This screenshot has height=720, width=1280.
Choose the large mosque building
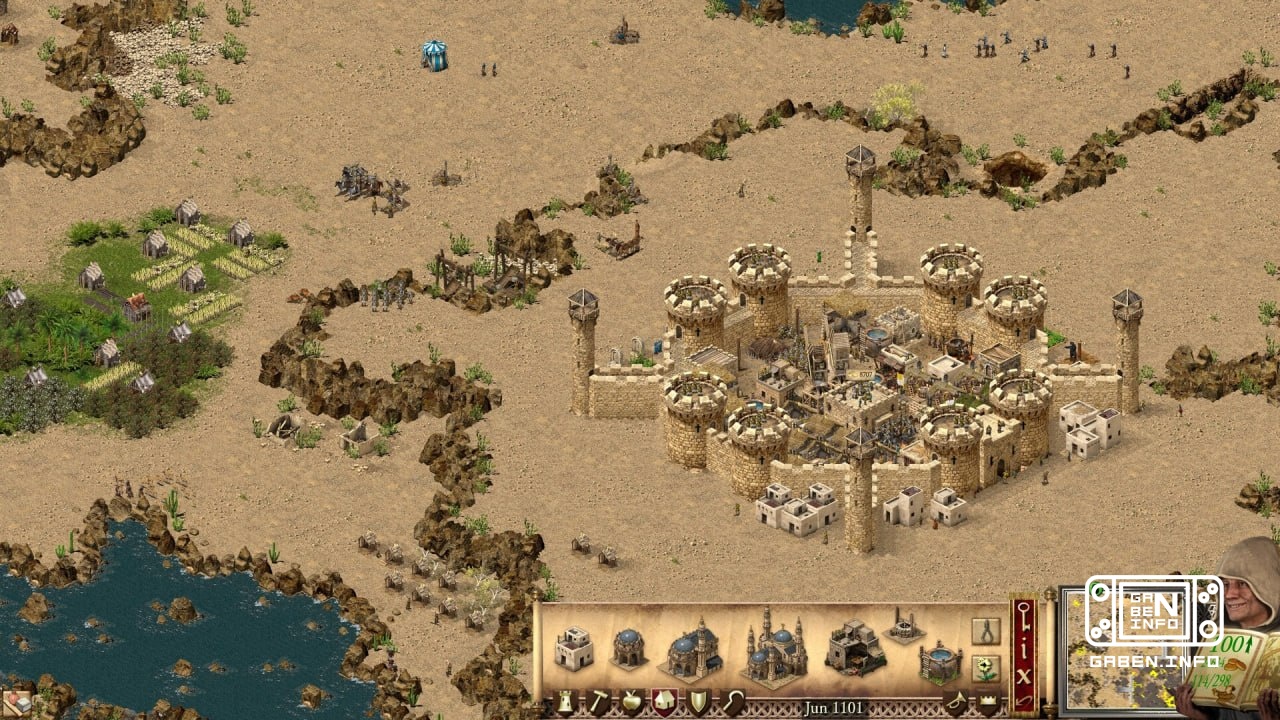click(690, 649)
